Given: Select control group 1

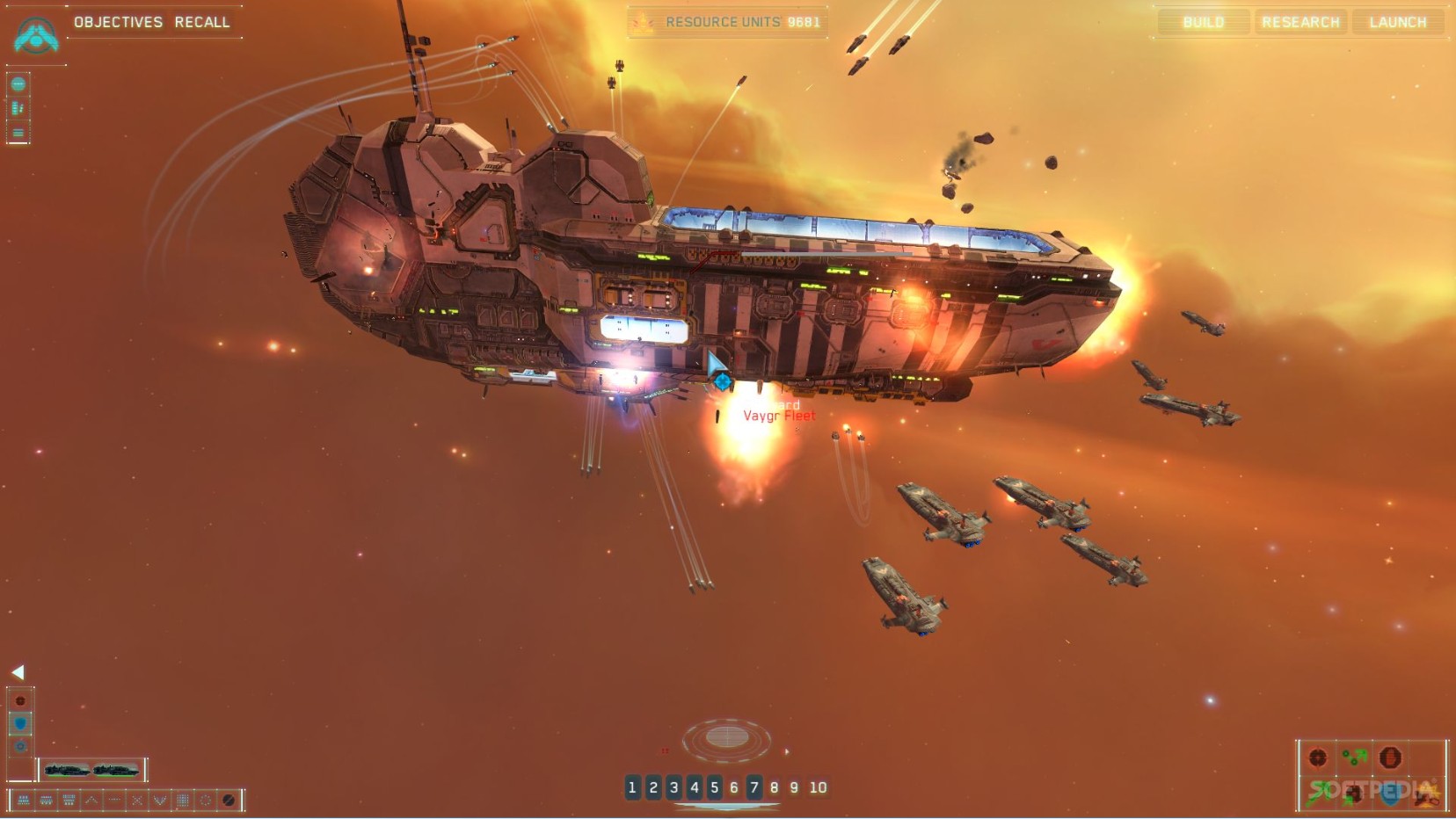Looking at the screenshot, I should (x=632, y=787).
